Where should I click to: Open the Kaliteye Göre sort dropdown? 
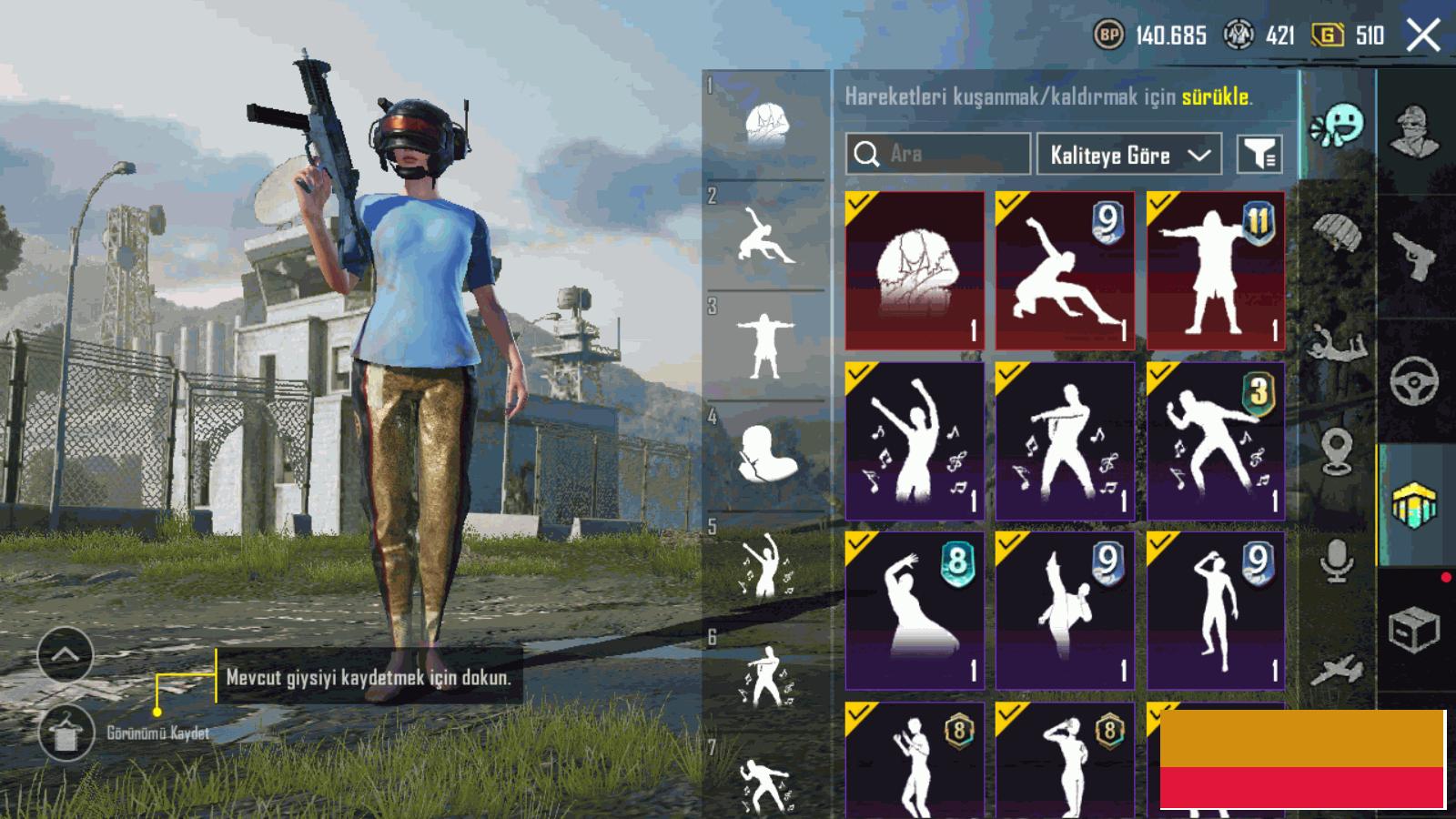1128,155
